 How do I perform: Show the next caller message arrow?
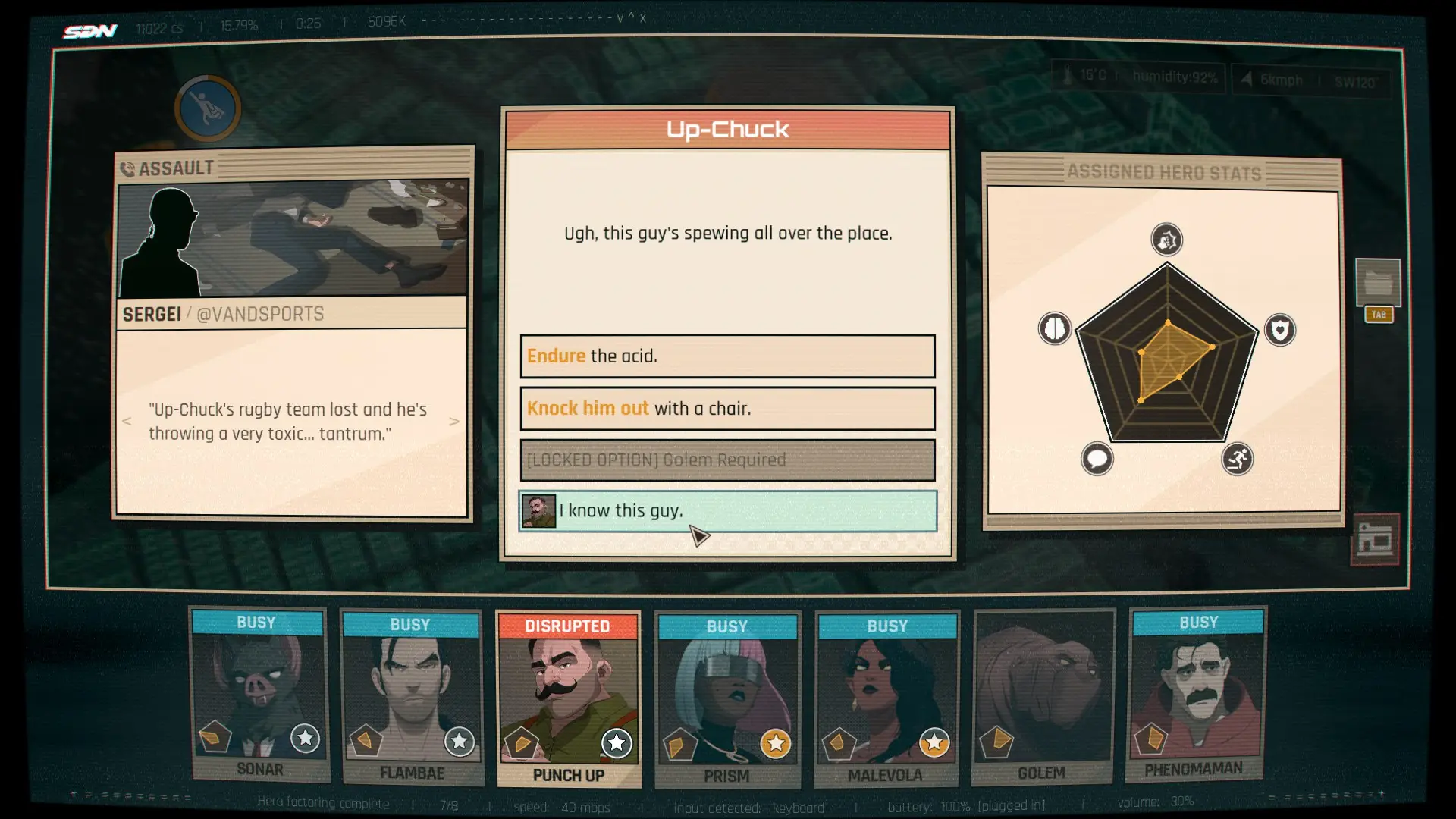point(453,422)
